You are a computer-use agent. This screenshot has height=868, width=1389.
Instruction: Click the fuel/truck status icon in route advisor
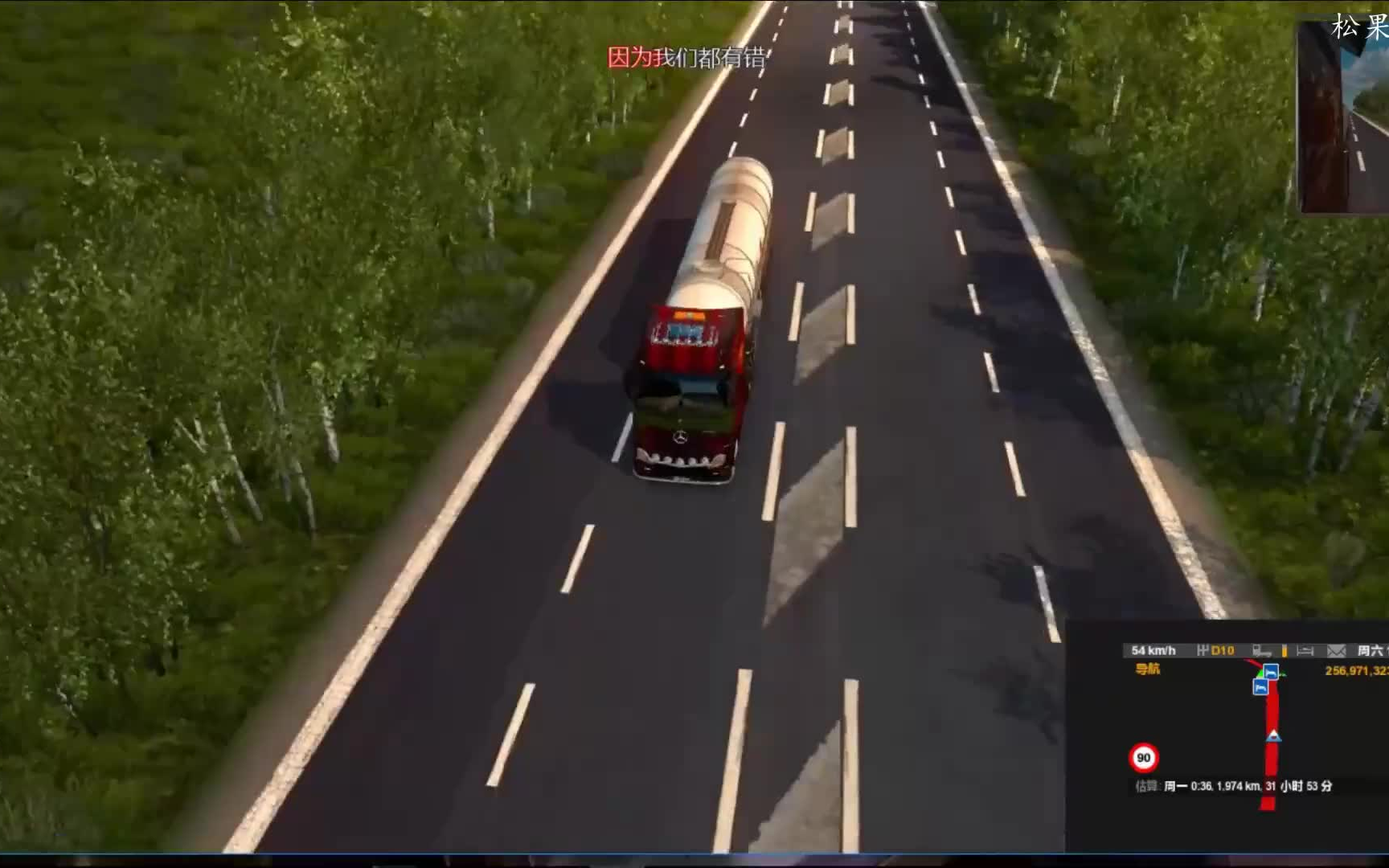click(x=1261, y=650)
